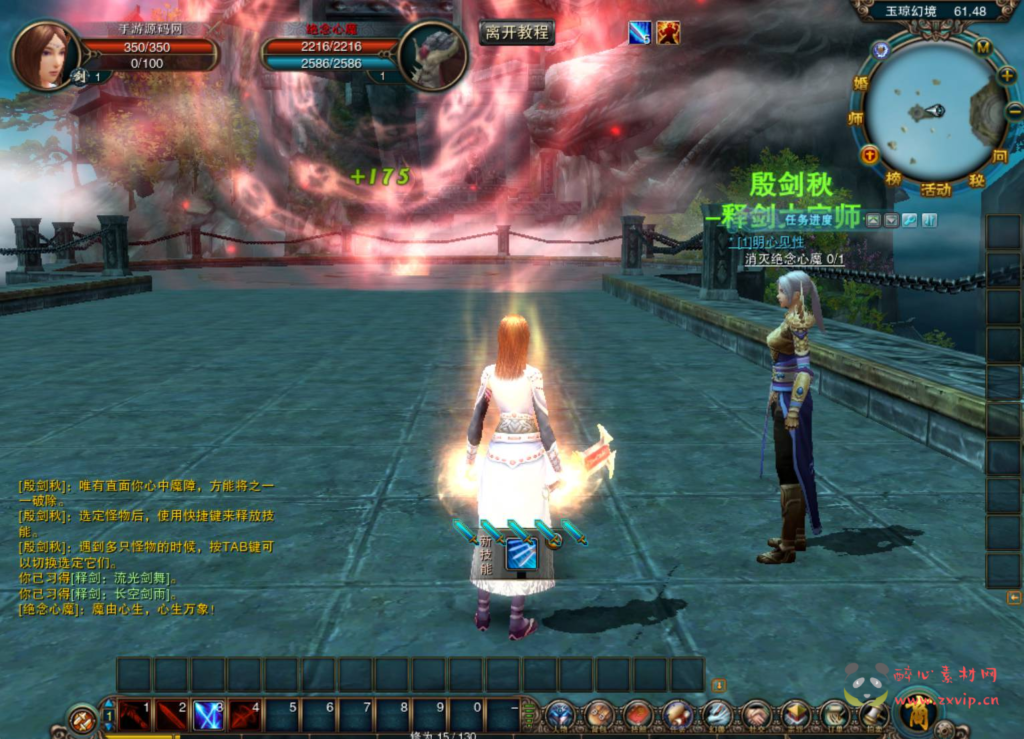Click the 师 mentor button beside the minimap
This screenshot has height=739, width=1024.
(856, 118)
